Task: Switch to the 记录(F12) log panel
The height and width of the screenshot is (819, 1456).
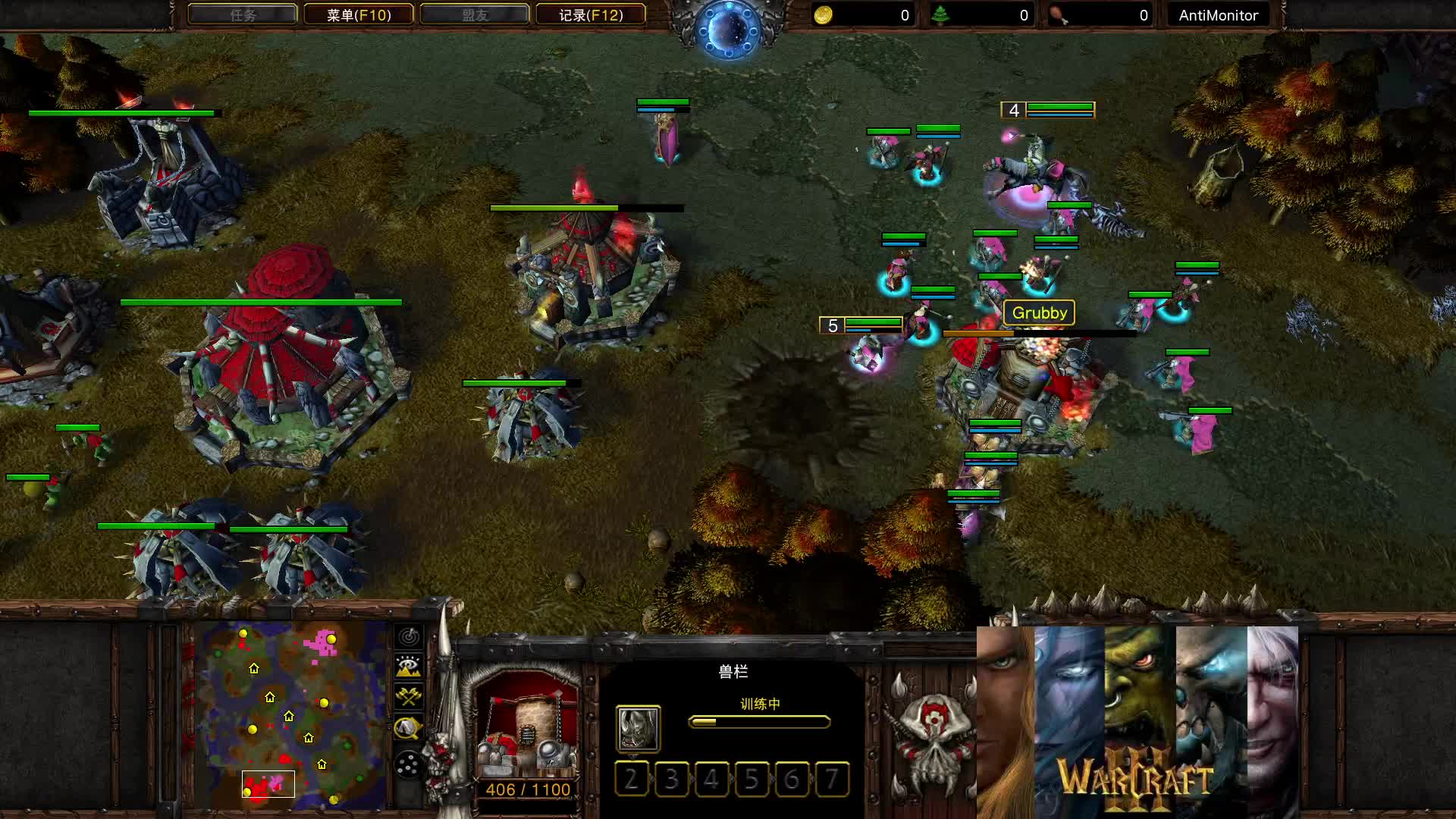Action: pos(591,14)
